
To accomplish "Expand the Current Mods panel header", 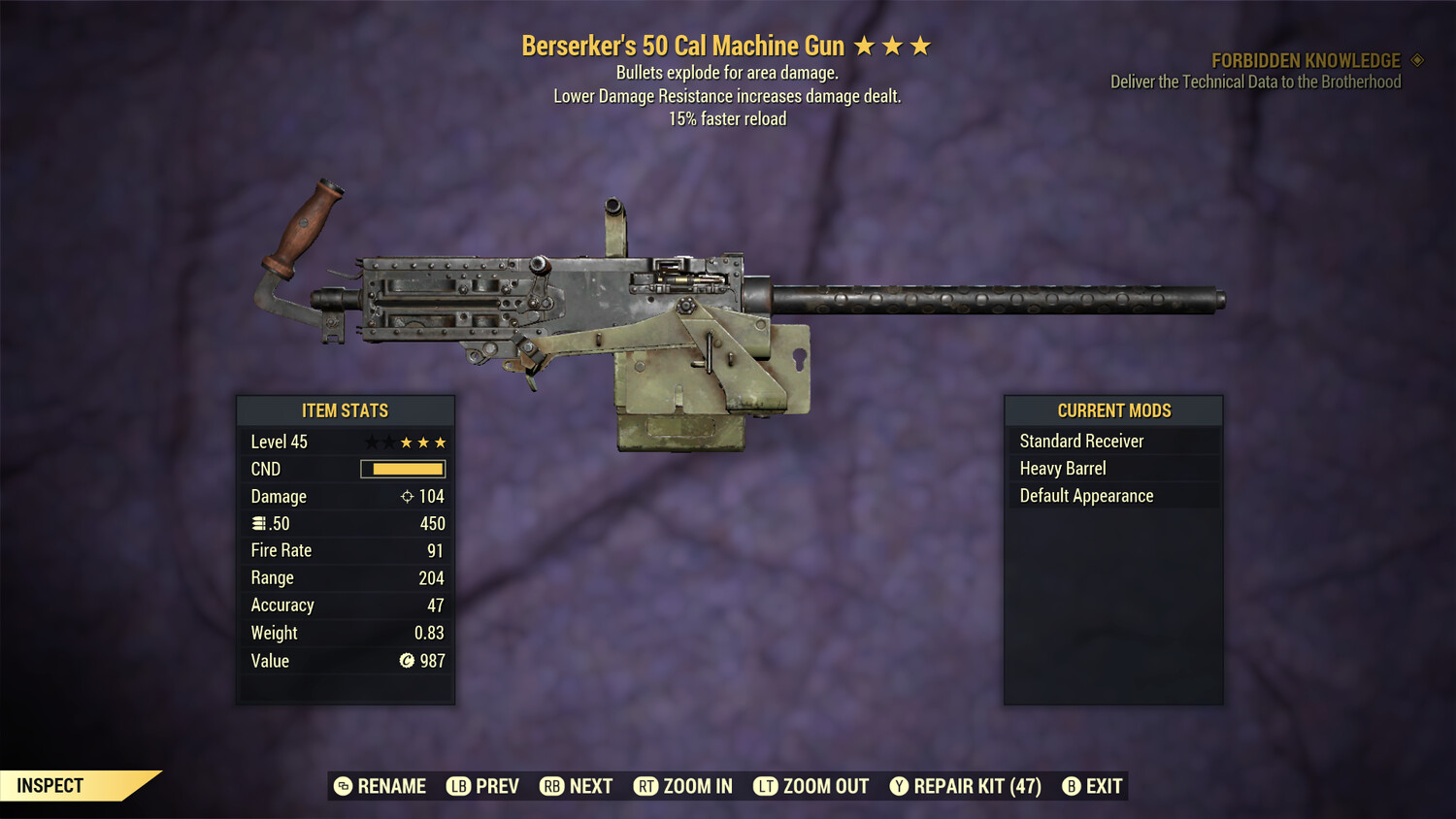I will 1113,409.
